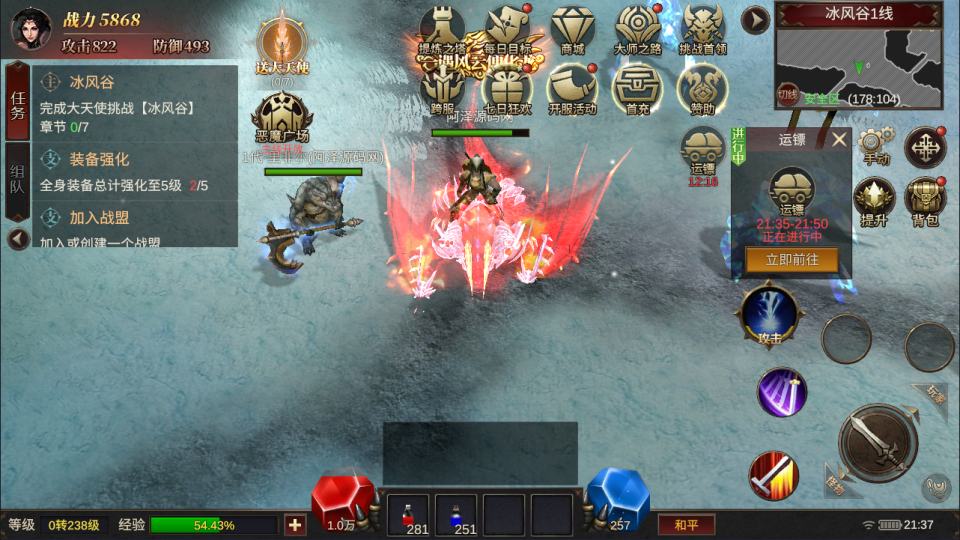Screen dimensions: 960x540
Task: Activate the 攻击 lightning skill
Action: [768, 316]
